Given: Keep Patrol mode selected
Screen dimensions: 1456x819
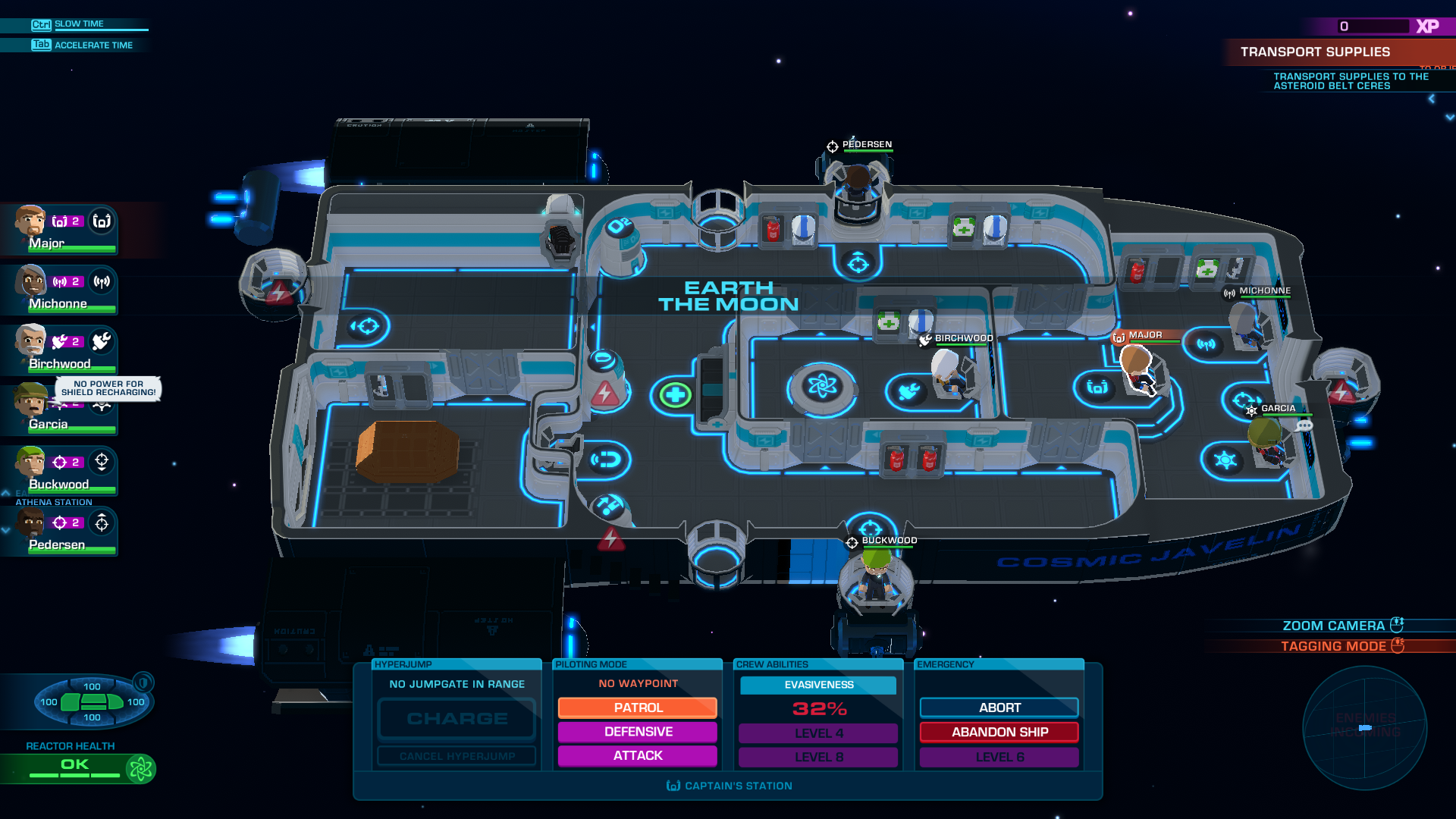Looking at the screenshot, I should [x=637, y=708].
